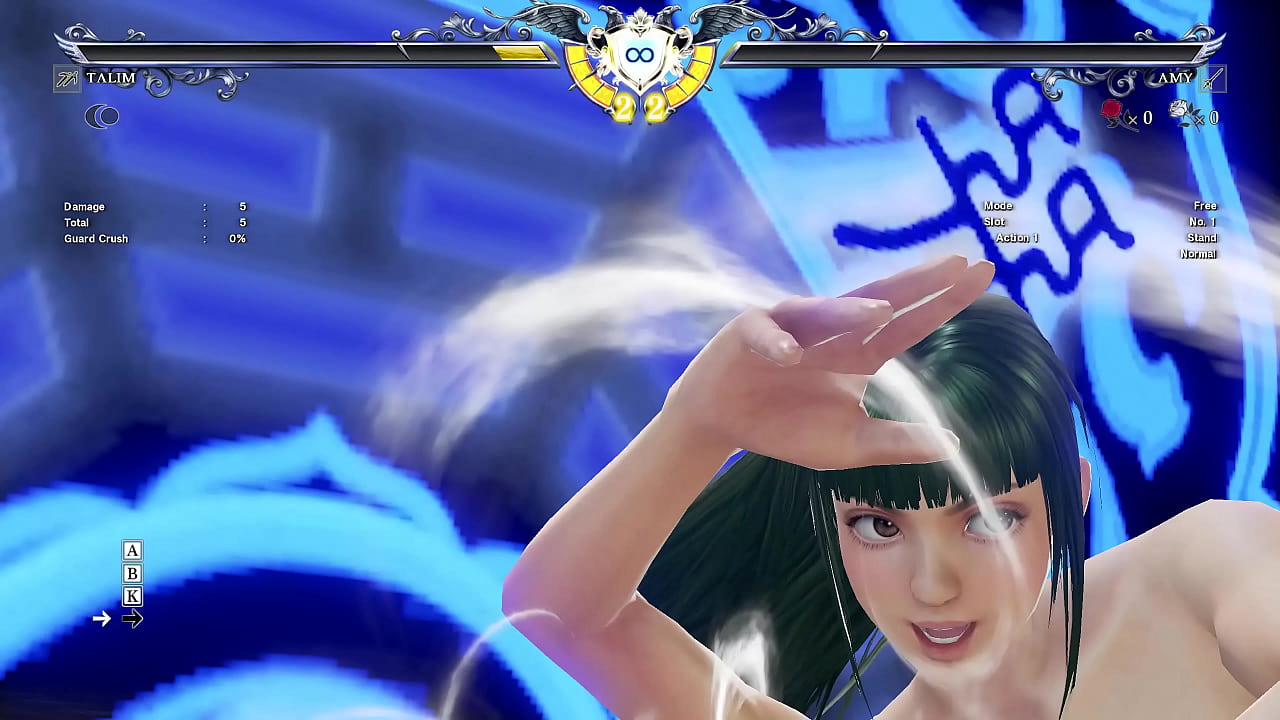This screenshot has height=720, width=1280.
Task: Click the black directional arrow in the input display
Action: coord(132,619)
